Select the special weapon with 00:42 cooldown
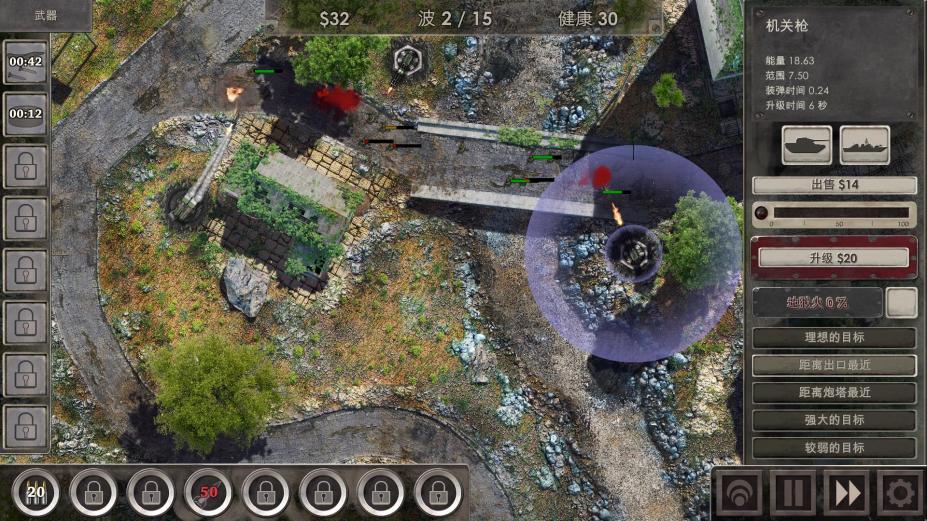The height and width of the screenshot is (521, 927). click(x=26, y=62)
